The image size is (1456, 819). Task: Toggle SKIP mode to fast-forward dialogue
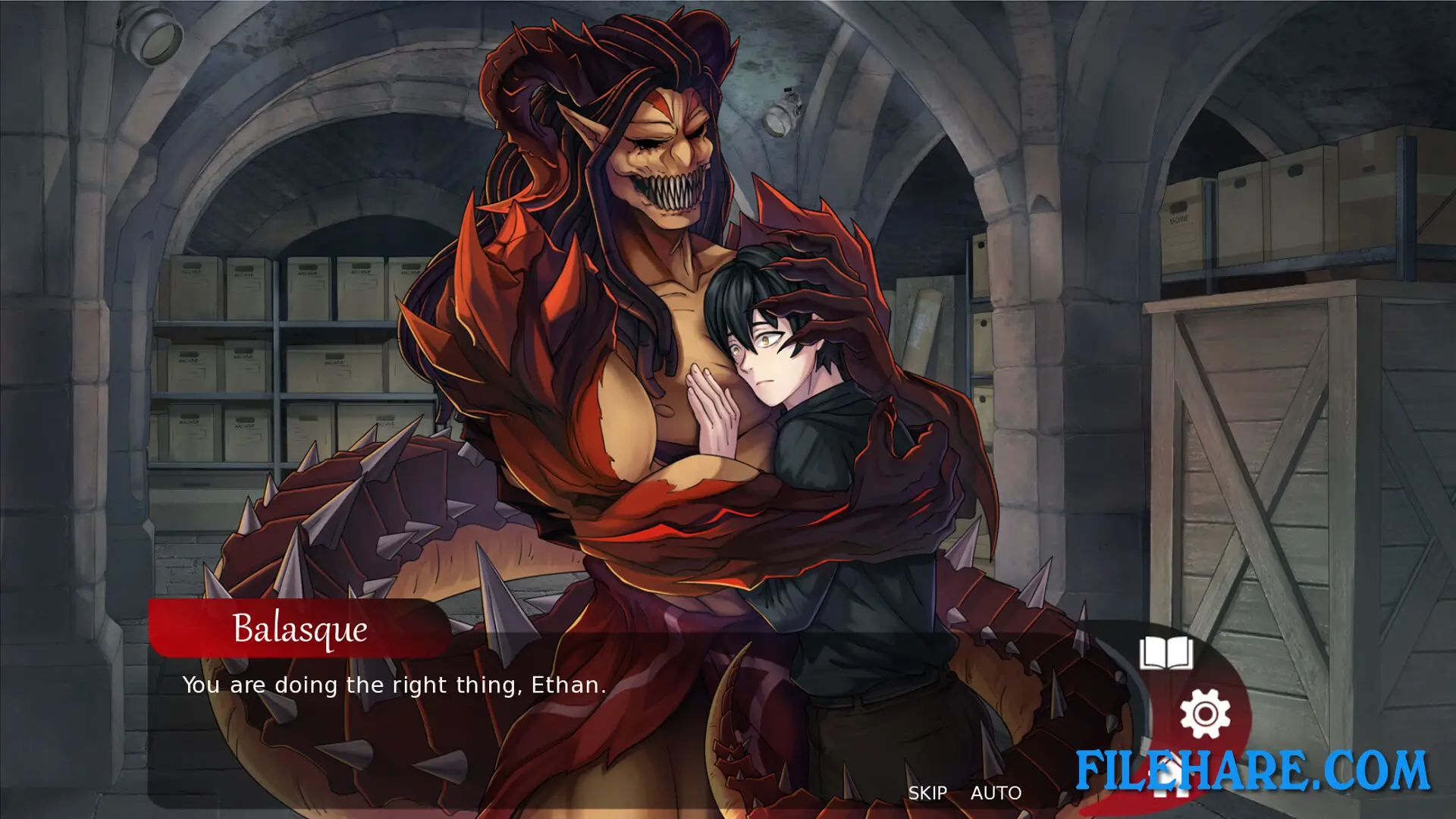coord(928,793)
